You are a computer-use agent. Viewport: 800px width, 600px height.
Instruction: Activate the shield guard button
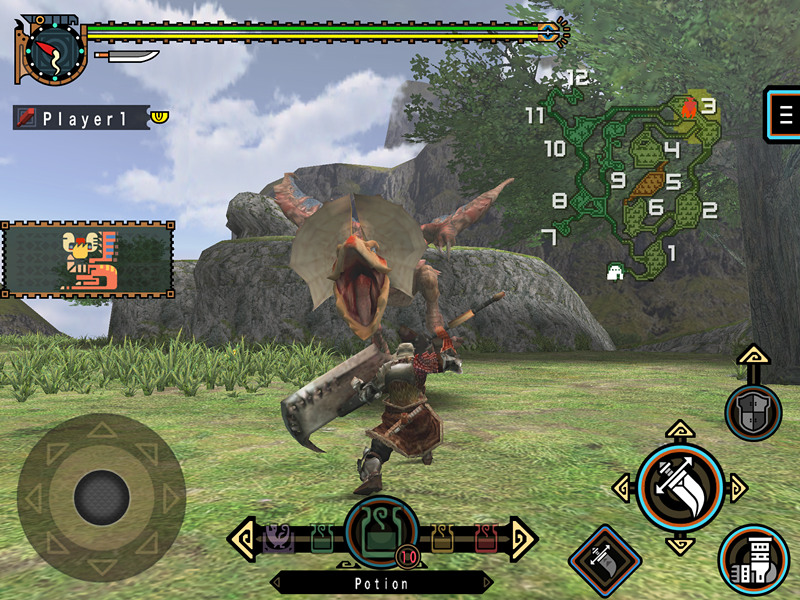point(753,412)
